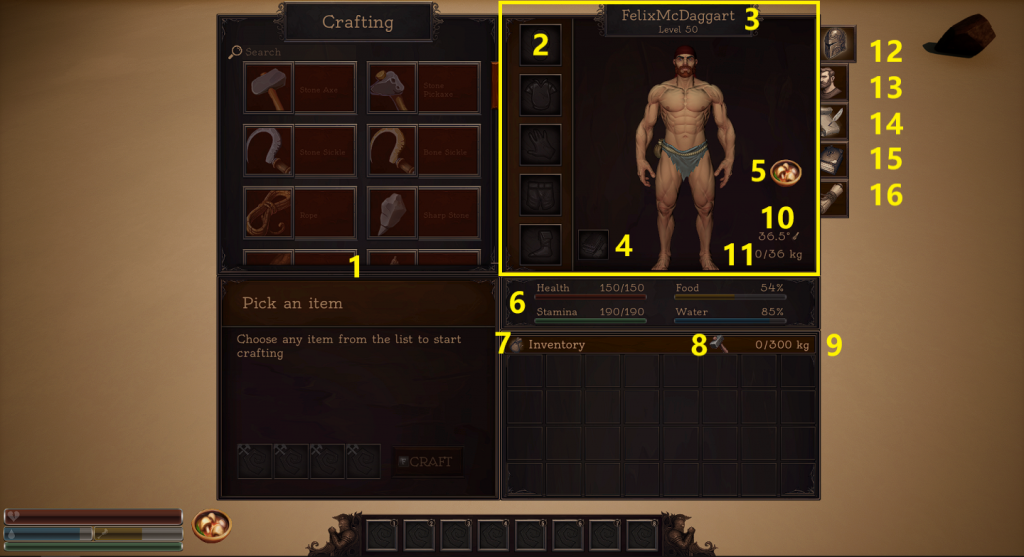Open the helmet equipment tab
1024x557 pixels.
836,45
